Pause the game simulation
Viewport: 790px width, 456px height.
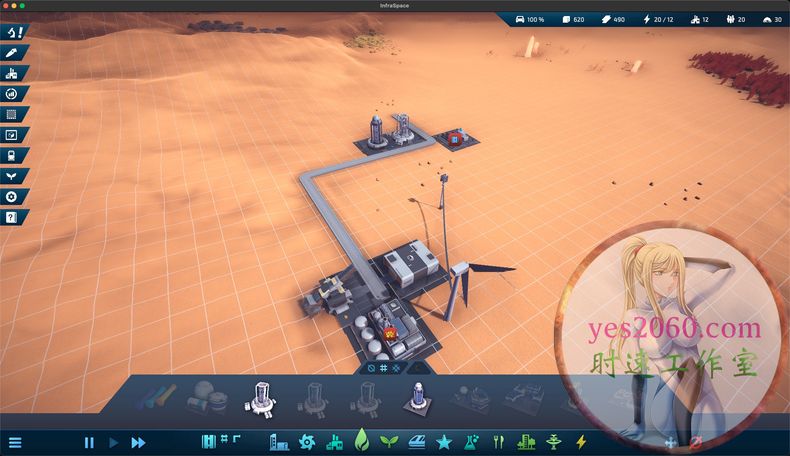pyautogui.click(x=89, y=442)
